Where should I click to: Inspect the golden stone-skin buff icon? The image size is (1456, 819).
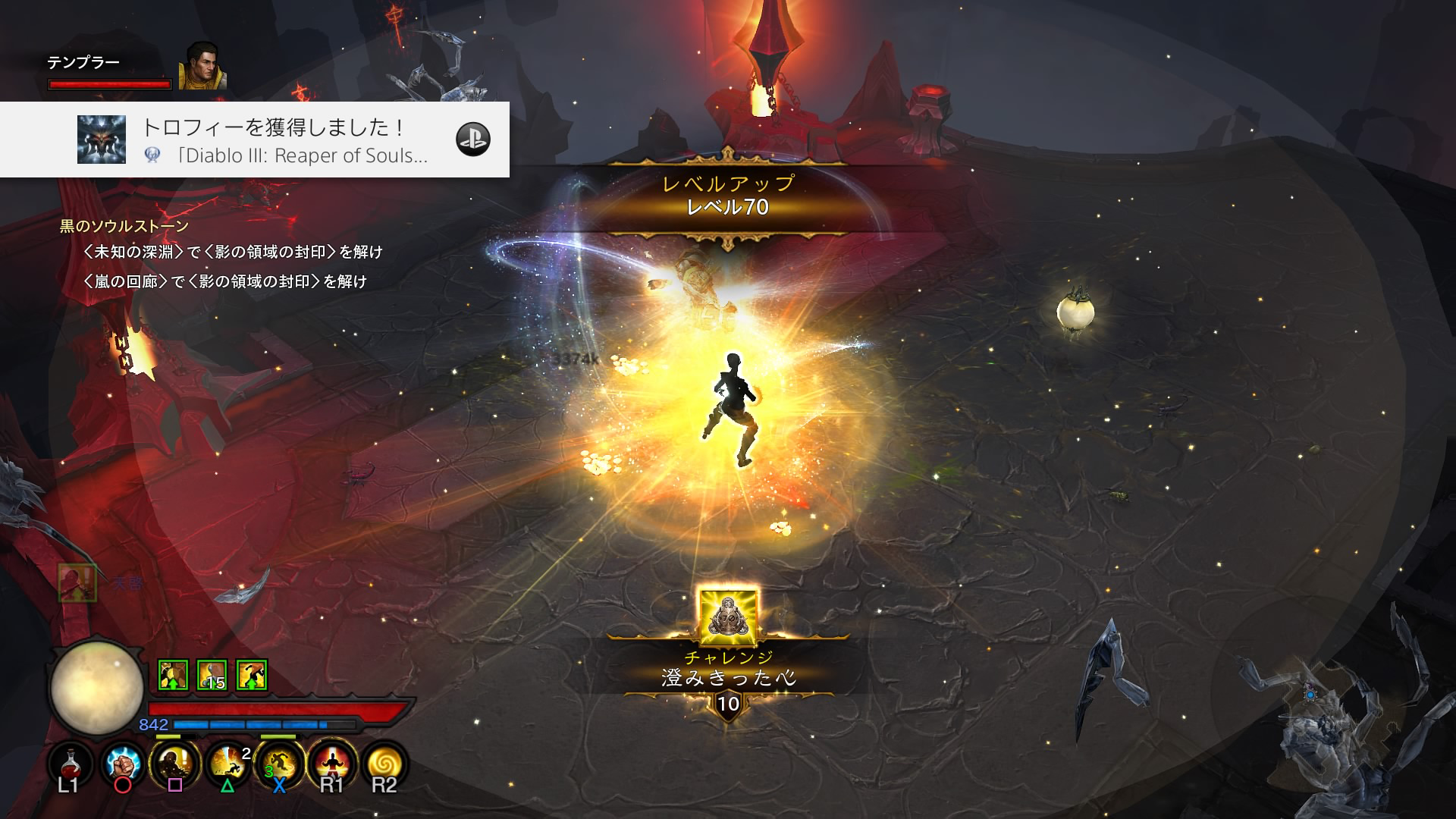(173, 675)
